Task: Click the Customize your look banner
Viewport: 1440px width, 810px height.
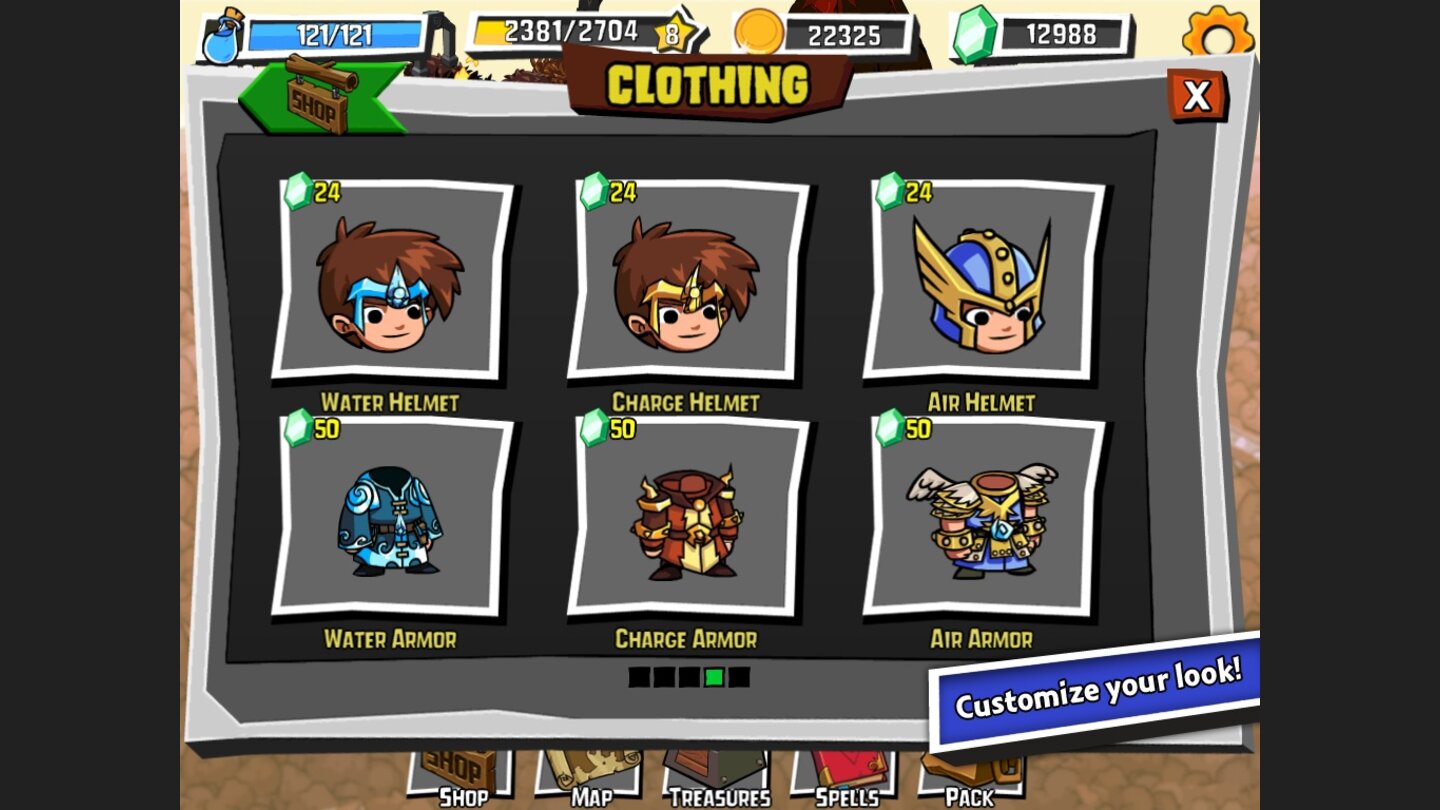Action: click(x=1092, y=692)
